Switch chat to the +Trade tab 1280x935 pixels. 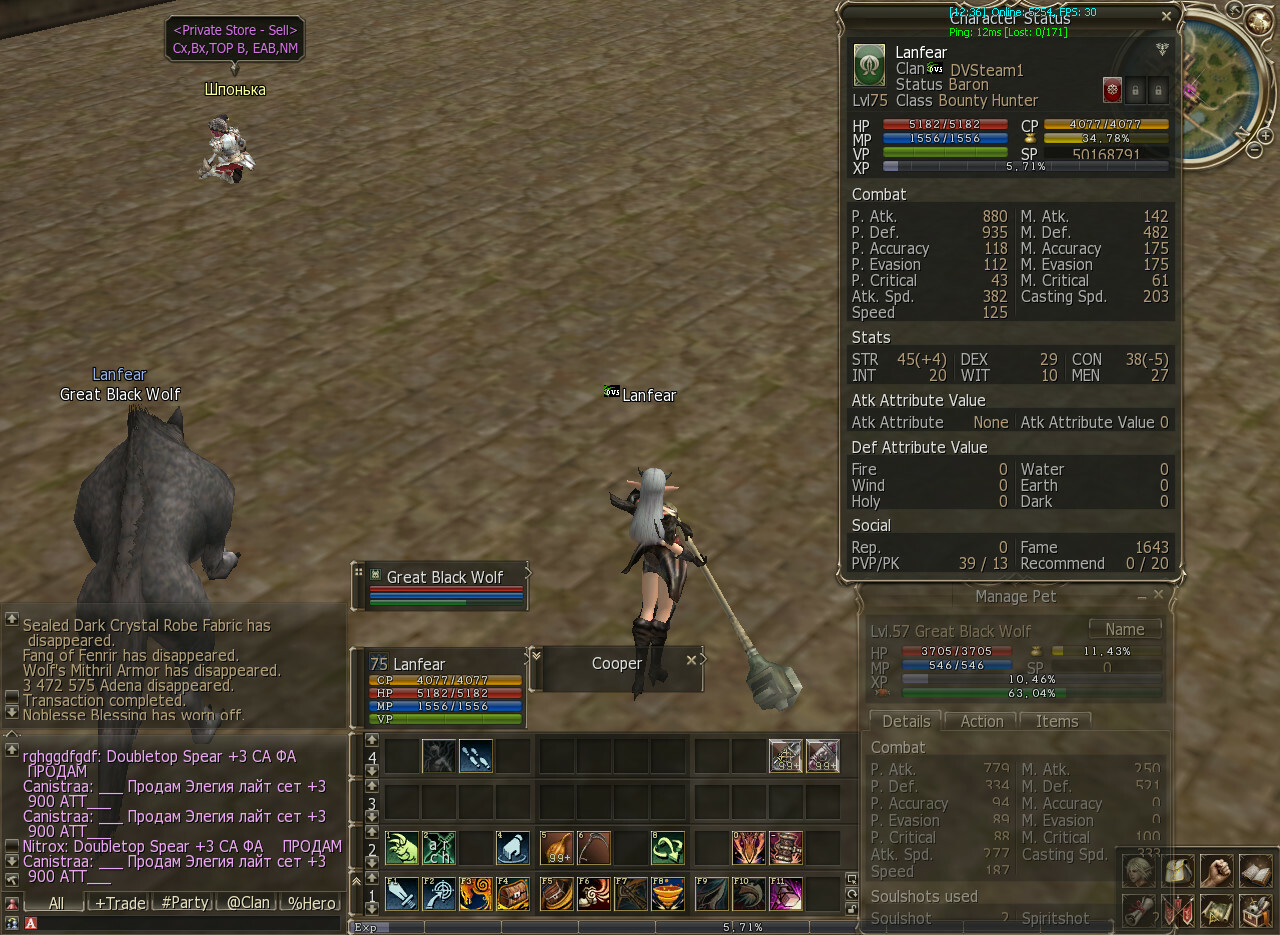tap(120, 903)
